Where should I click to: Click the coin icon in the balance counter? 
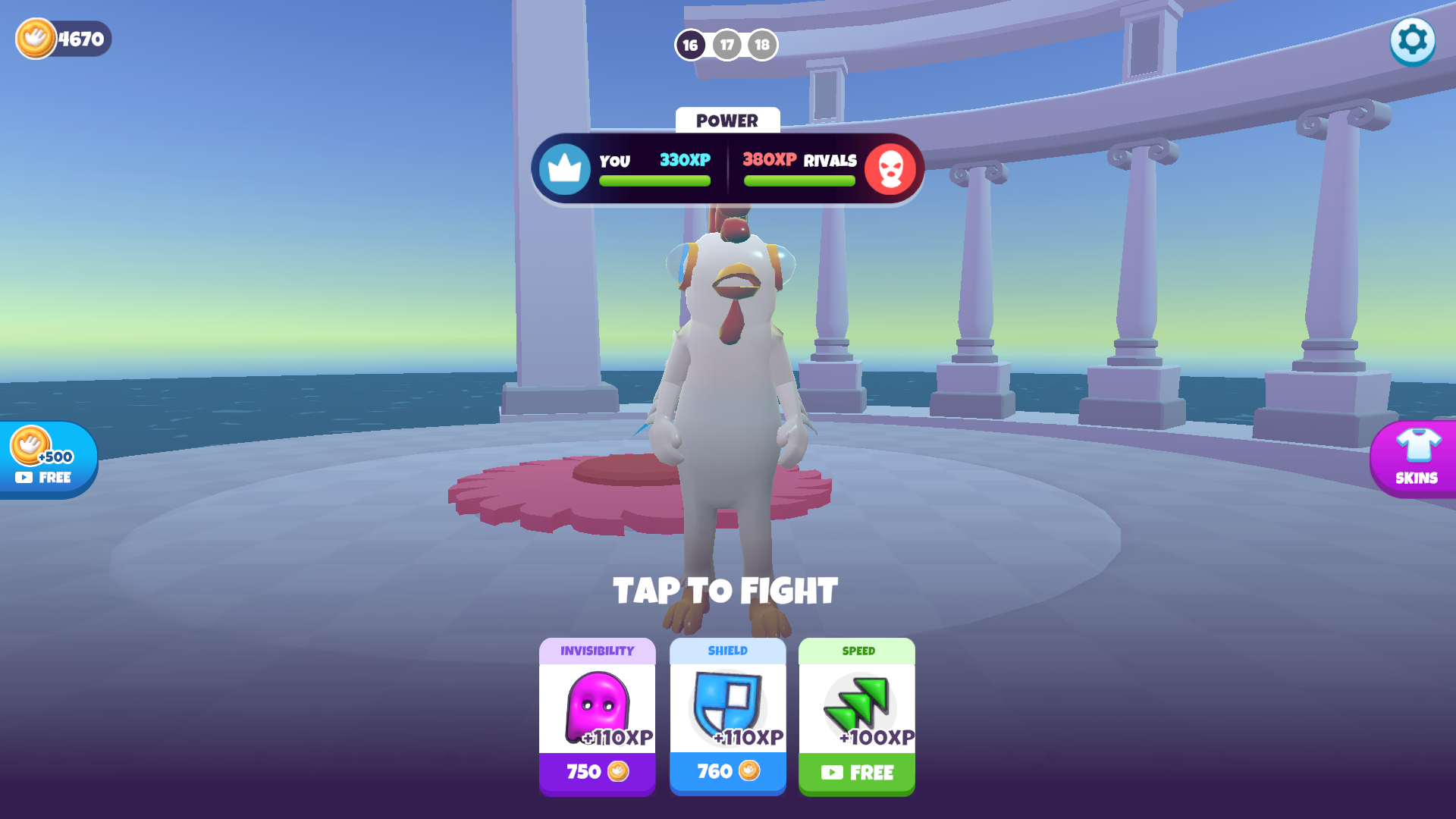coord(36,39)
